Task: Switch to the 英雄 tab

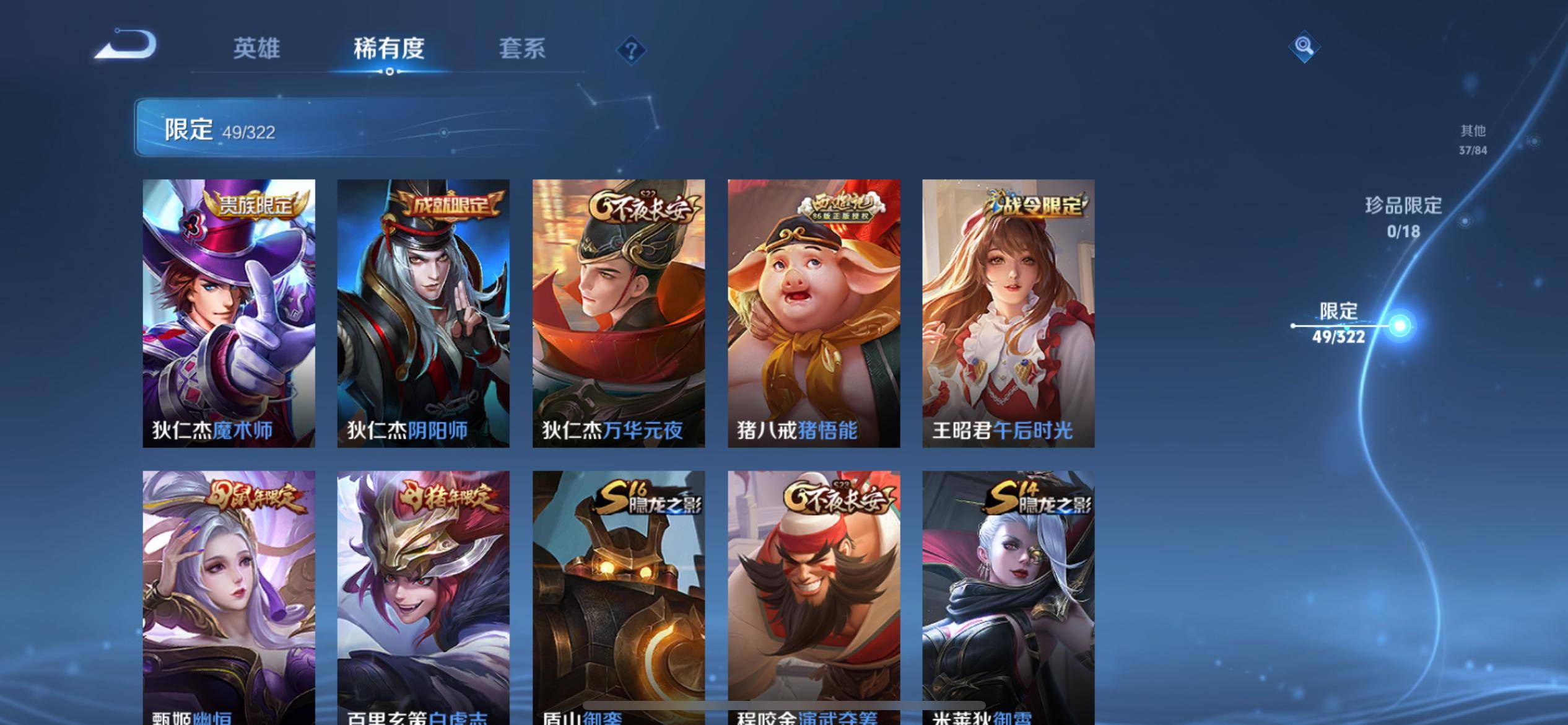Action: [256, 48]
